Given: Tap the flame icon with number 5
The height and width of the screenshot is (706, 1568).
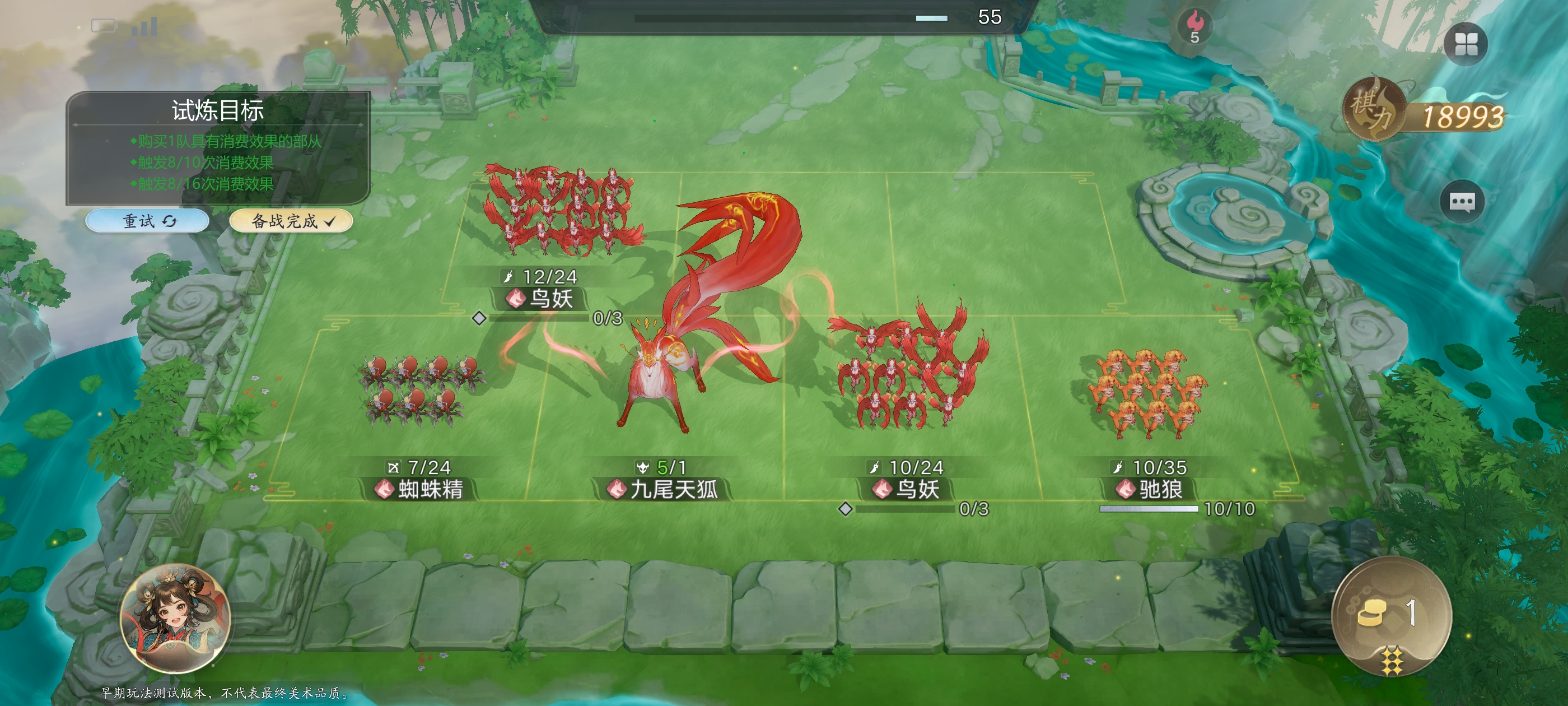Looking at the screenshot, I should [1194, 26].
